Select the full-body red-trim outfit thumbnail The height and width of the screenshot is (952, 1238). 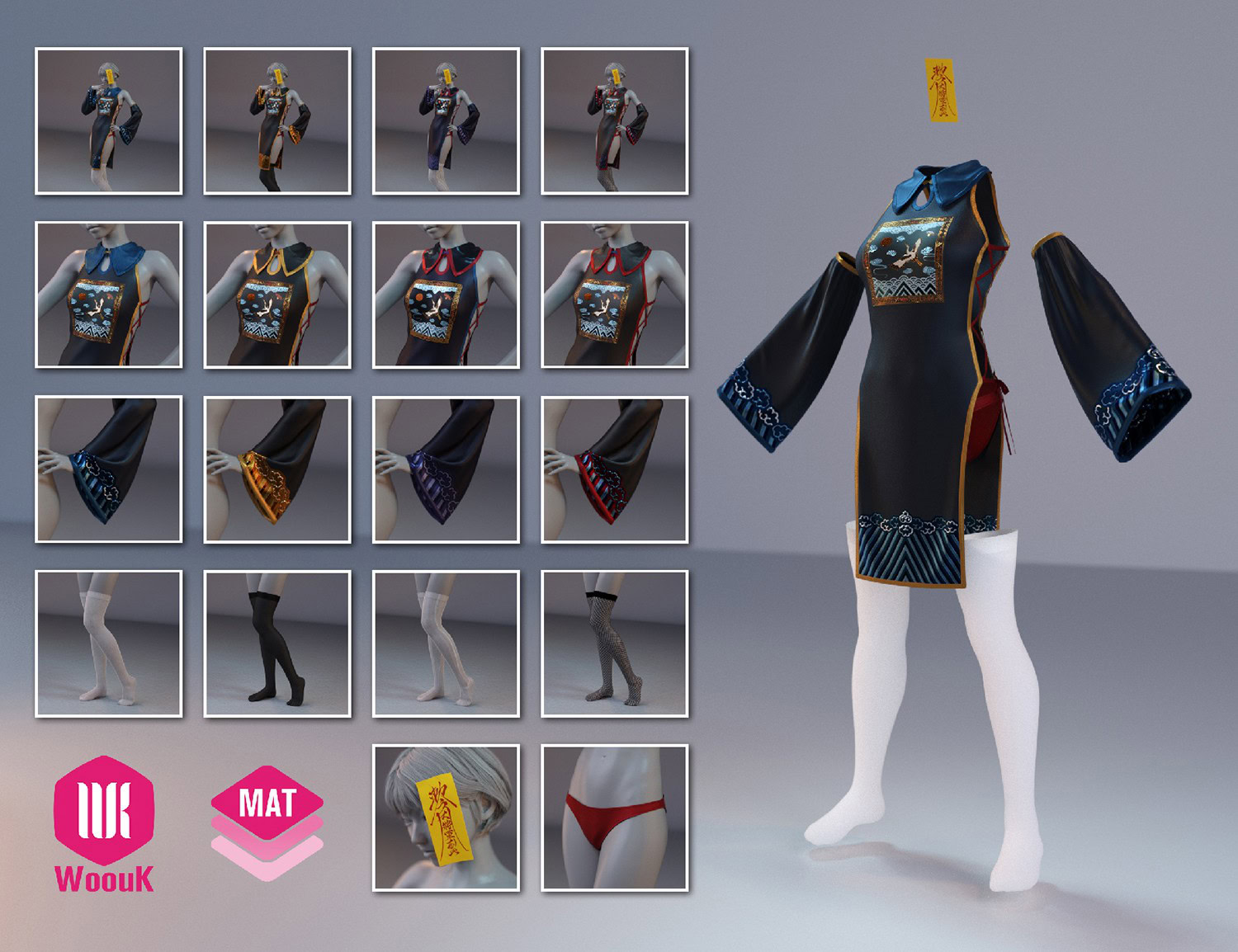614,121
